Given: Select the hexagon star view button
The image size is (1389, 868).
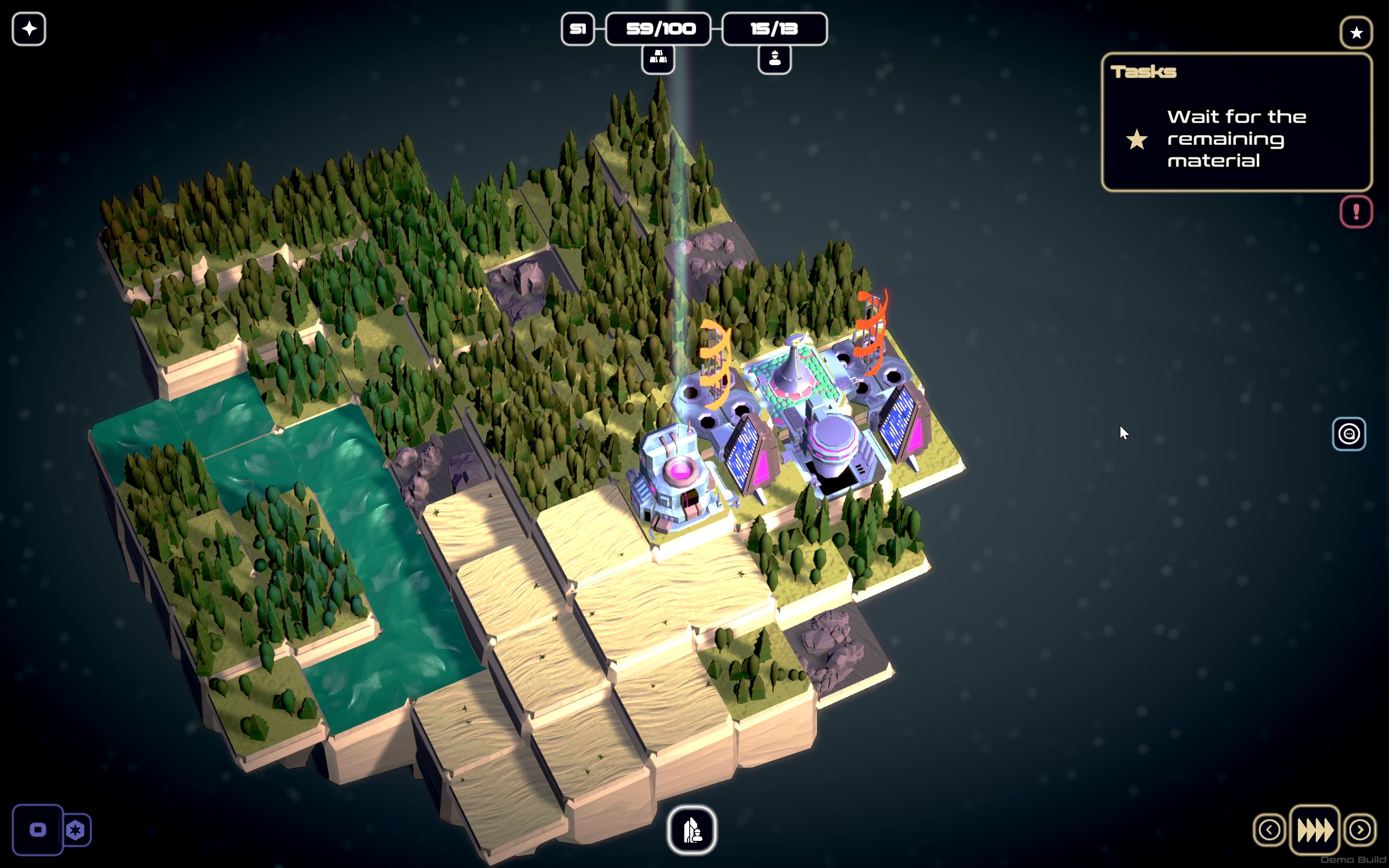Looking at the screenshot, I should [x=77, y=830].
